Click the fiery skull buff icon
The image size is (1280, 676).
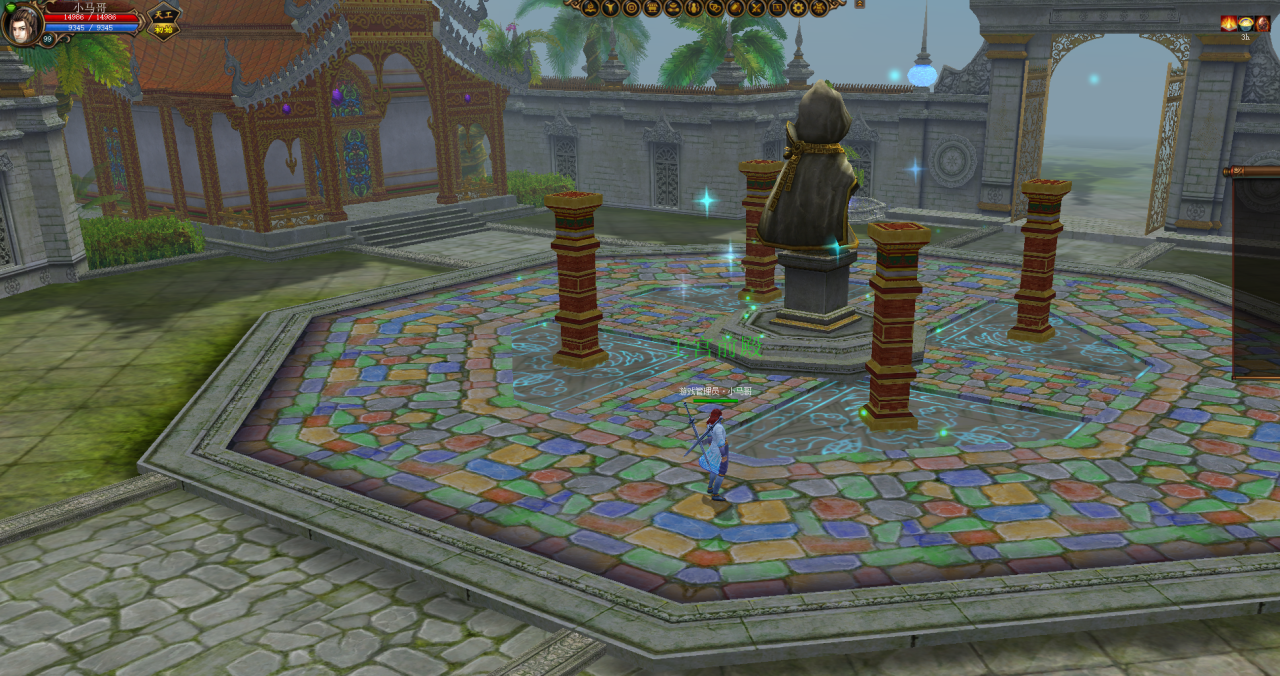(x=1262, y=23)
